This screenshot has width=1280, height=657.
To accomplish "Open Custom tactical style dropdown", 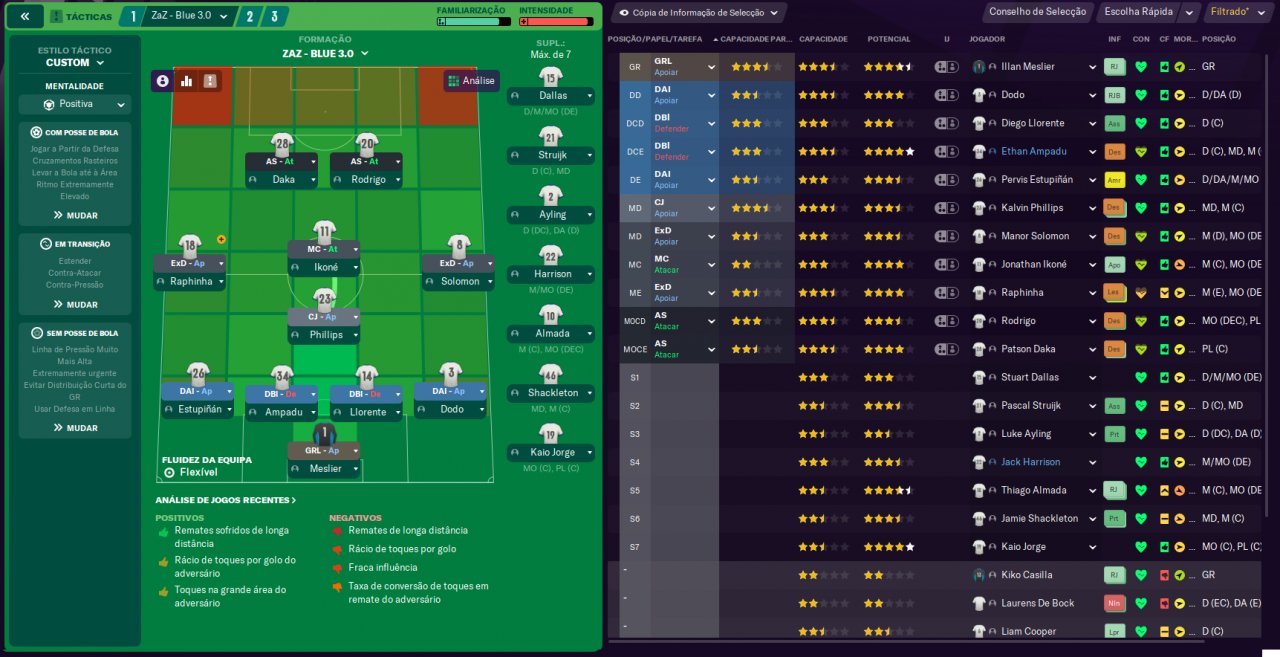I will [x=74, y=62].
